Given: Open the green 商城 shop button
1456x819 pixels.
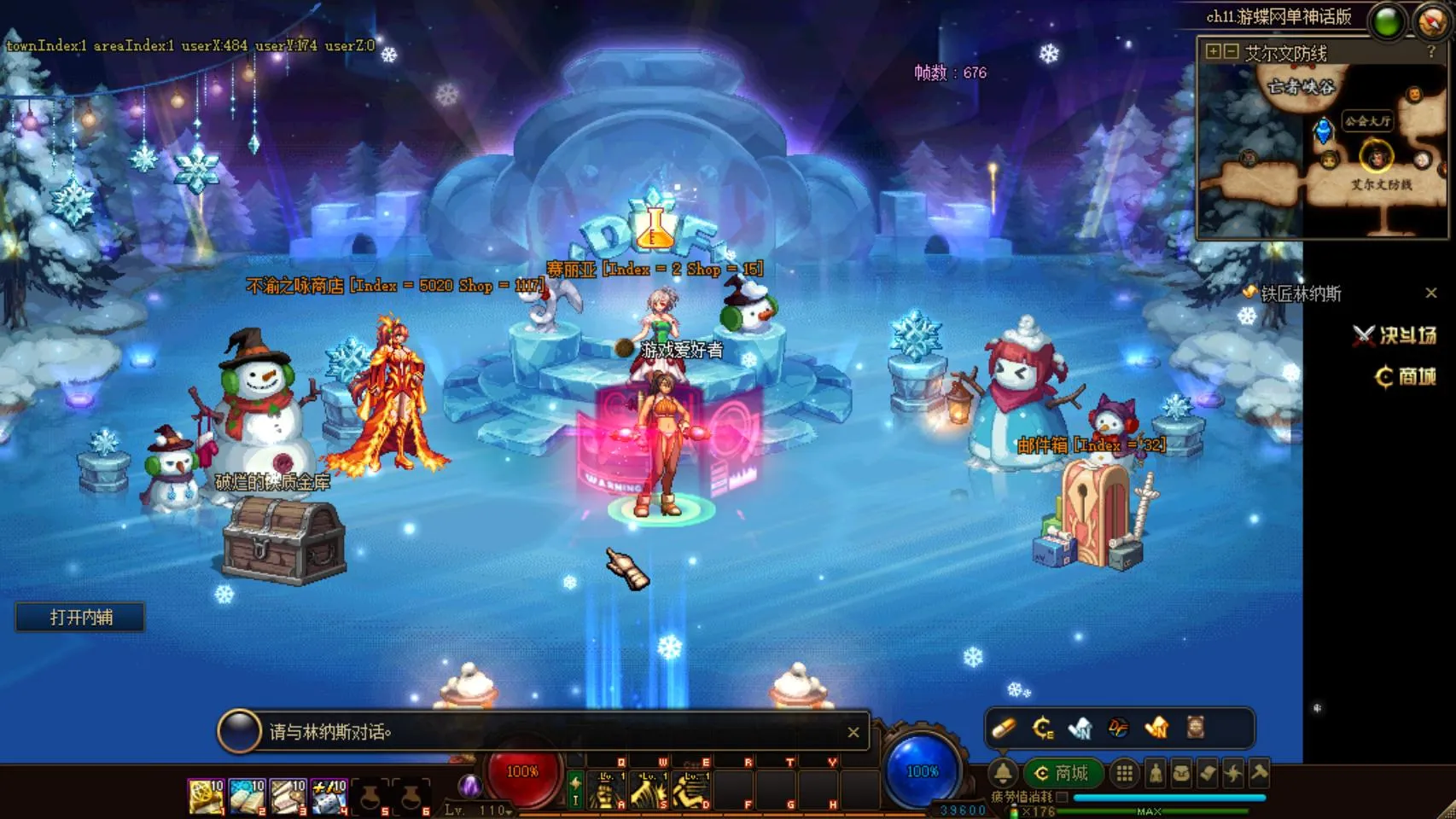Looking at the screenshot, I should pyautogui.click(x=1063, y=773).
